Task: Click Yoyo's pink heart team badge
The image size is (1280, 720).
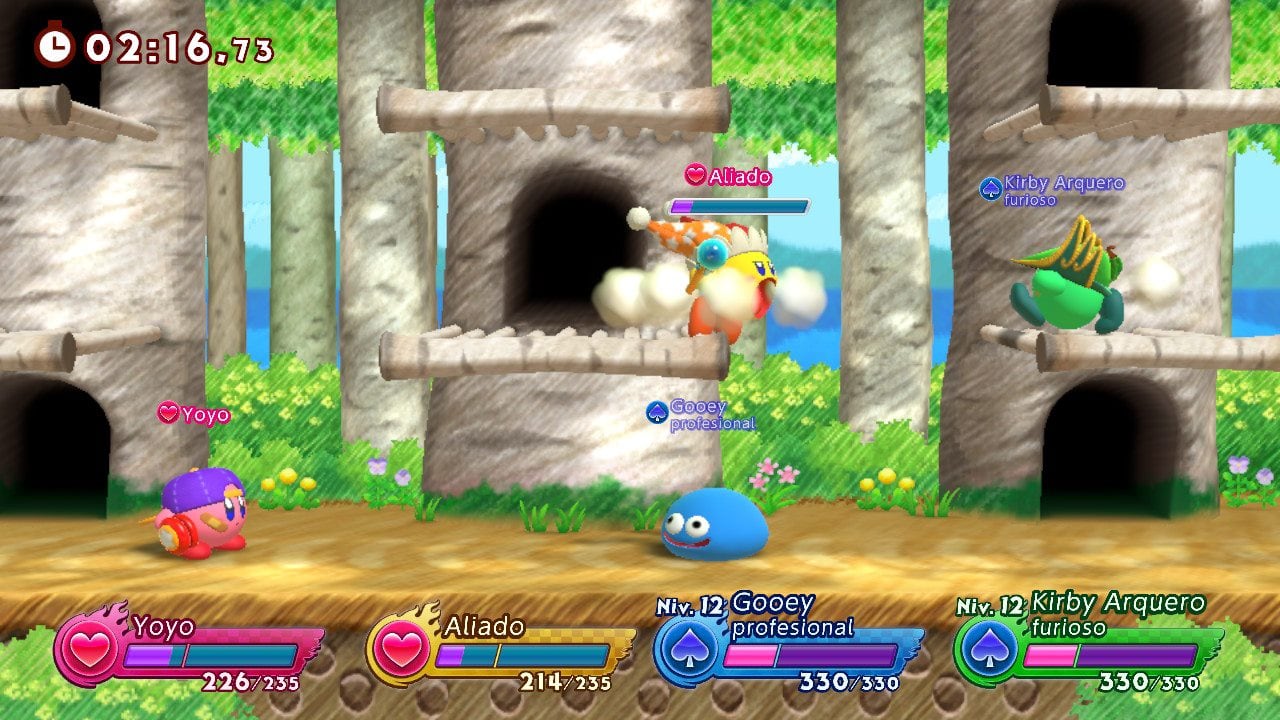Action: pyautogui.click(x=87, y=647)
